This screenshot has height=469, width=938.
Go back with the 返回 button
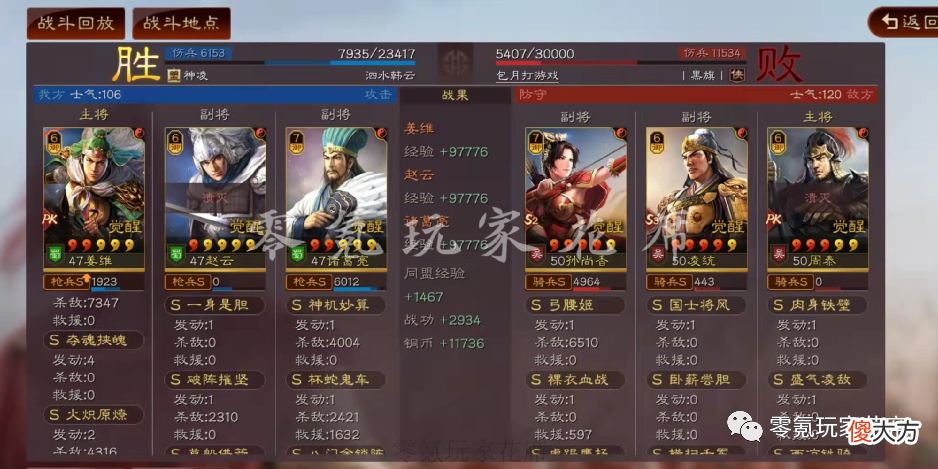(x=902, y=22)
